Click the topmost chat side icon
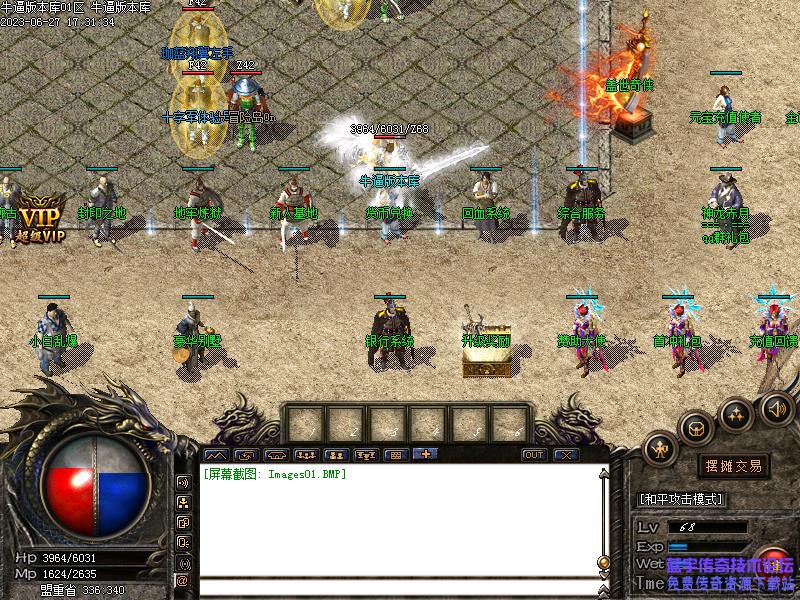The image size is (800, 600). (x=183, y=482)
